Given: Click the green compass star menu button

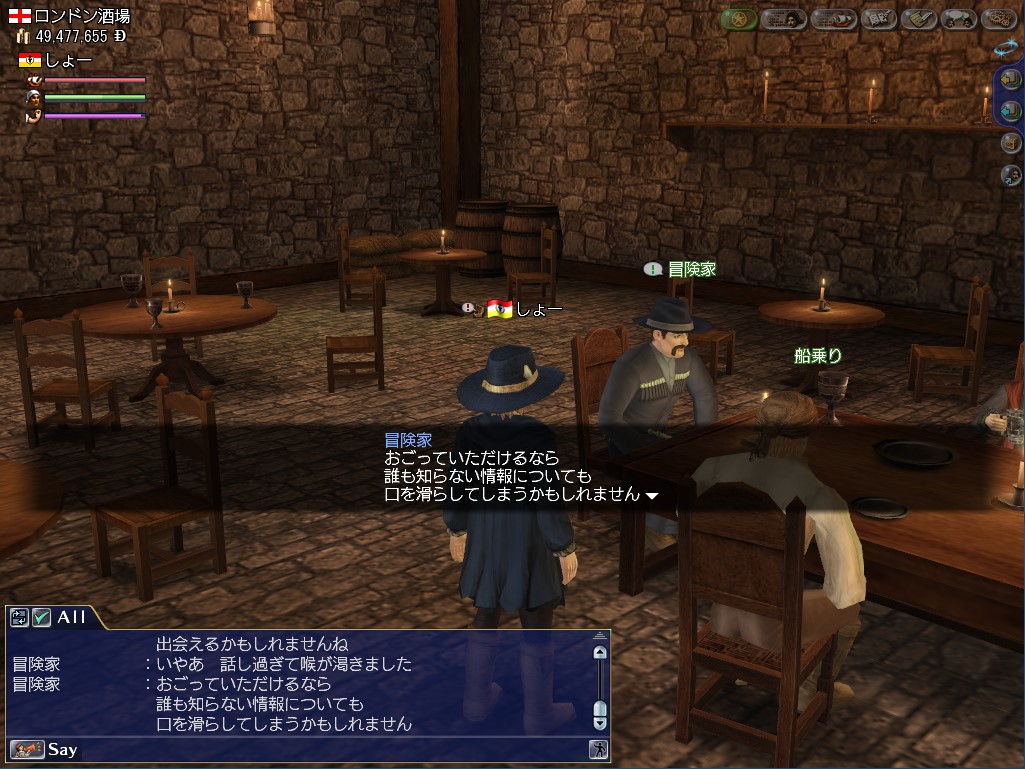Looking at the screenshot, I should [739, 19].
